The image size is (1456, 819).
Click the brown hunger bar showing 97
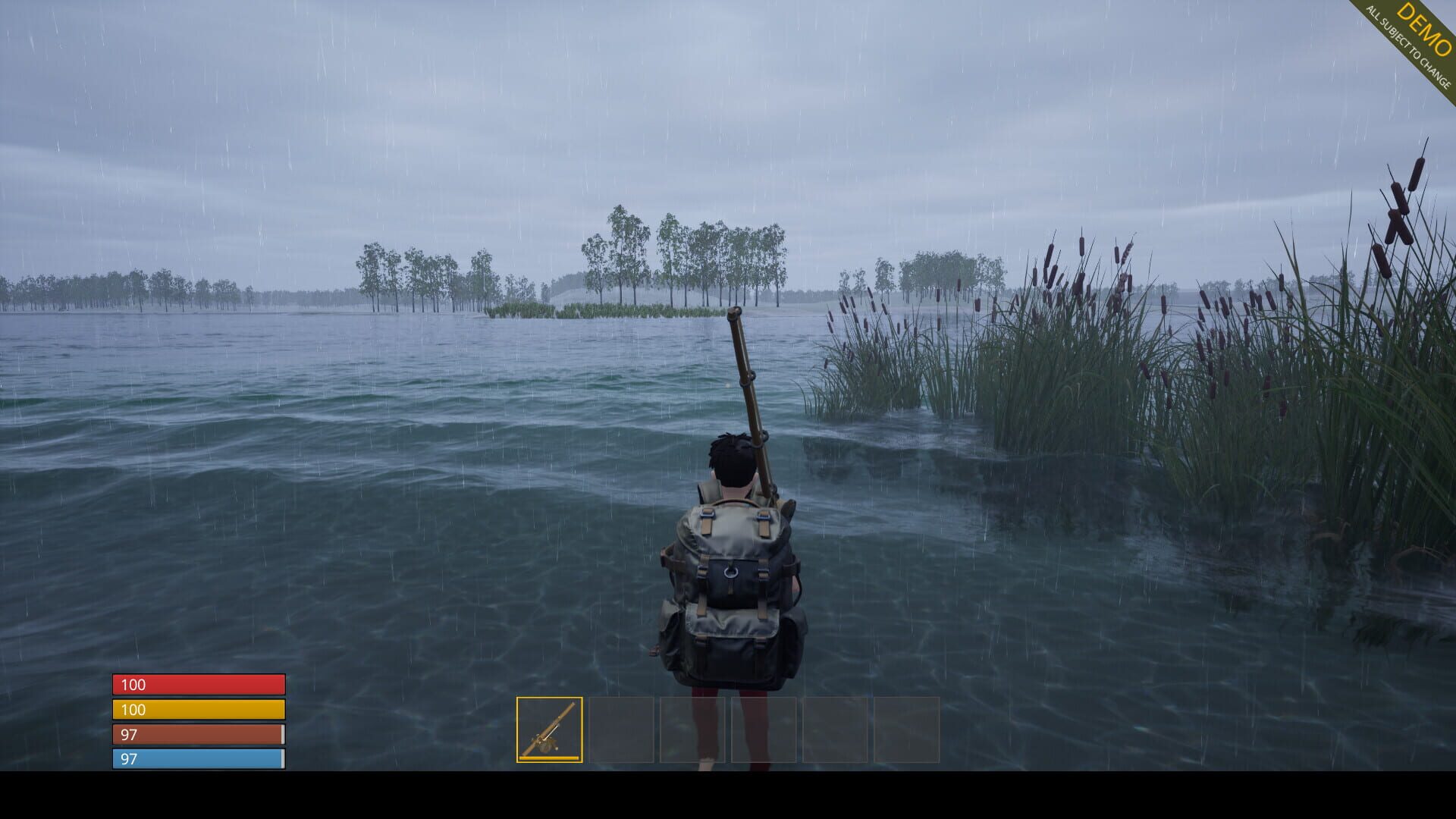click(x=197, y=735)
